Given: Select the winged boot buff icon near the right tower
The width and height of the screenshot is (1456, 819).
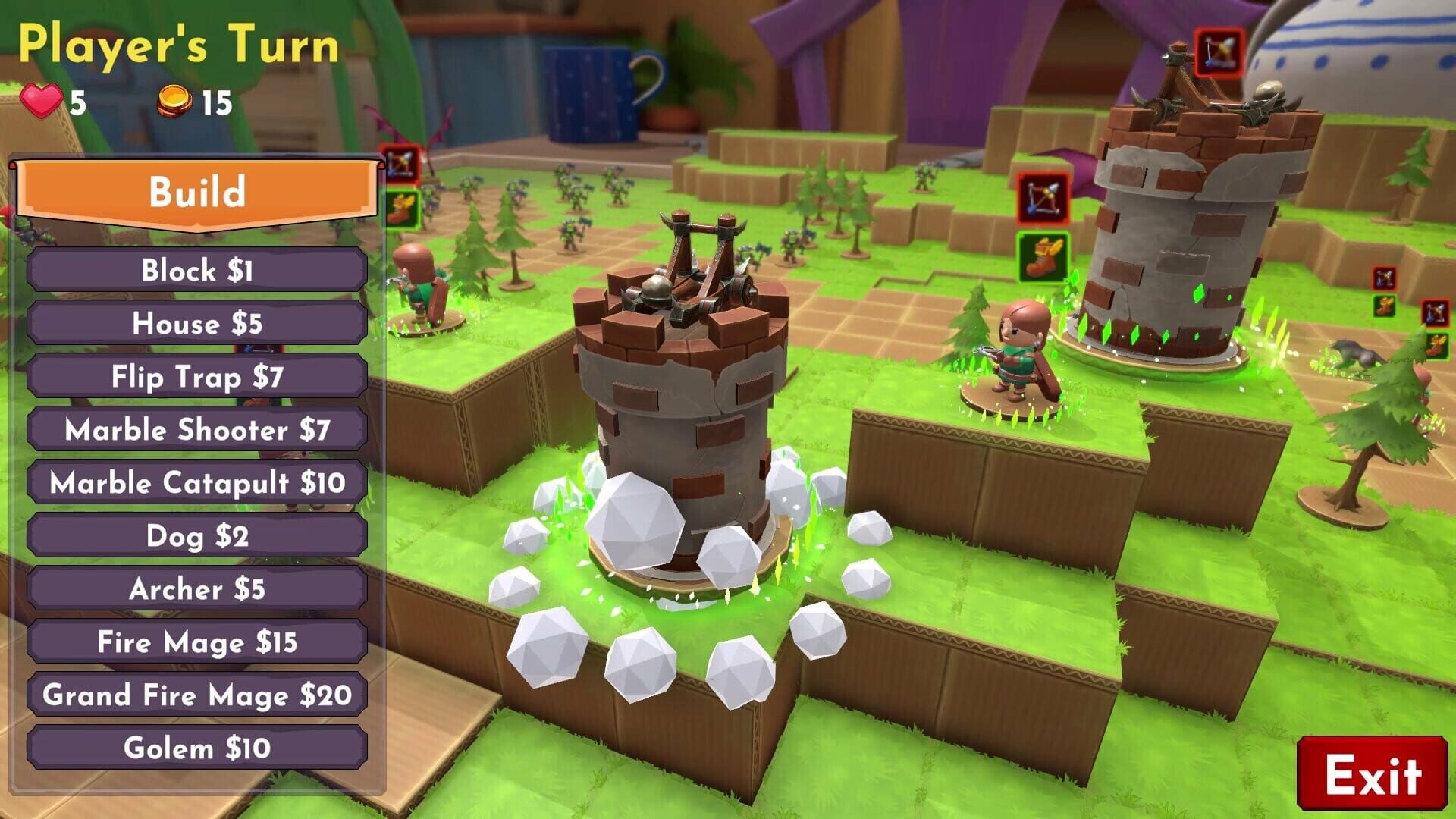Looking at the screenshot, I should [1043, 254].
